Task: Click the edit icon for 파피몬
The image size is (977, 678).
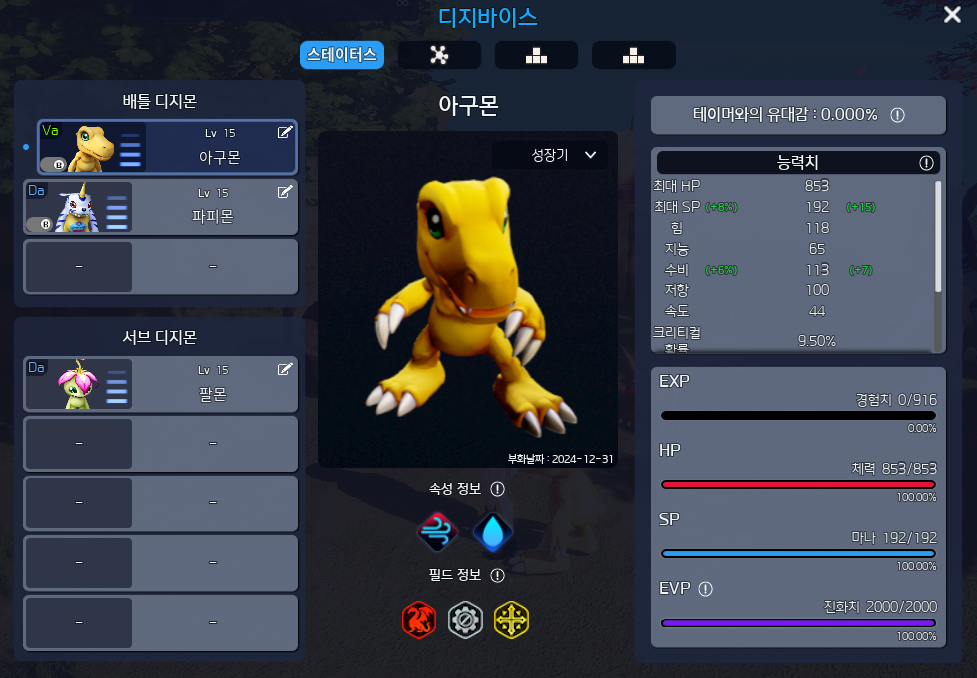Action: (x=285, y=192)
